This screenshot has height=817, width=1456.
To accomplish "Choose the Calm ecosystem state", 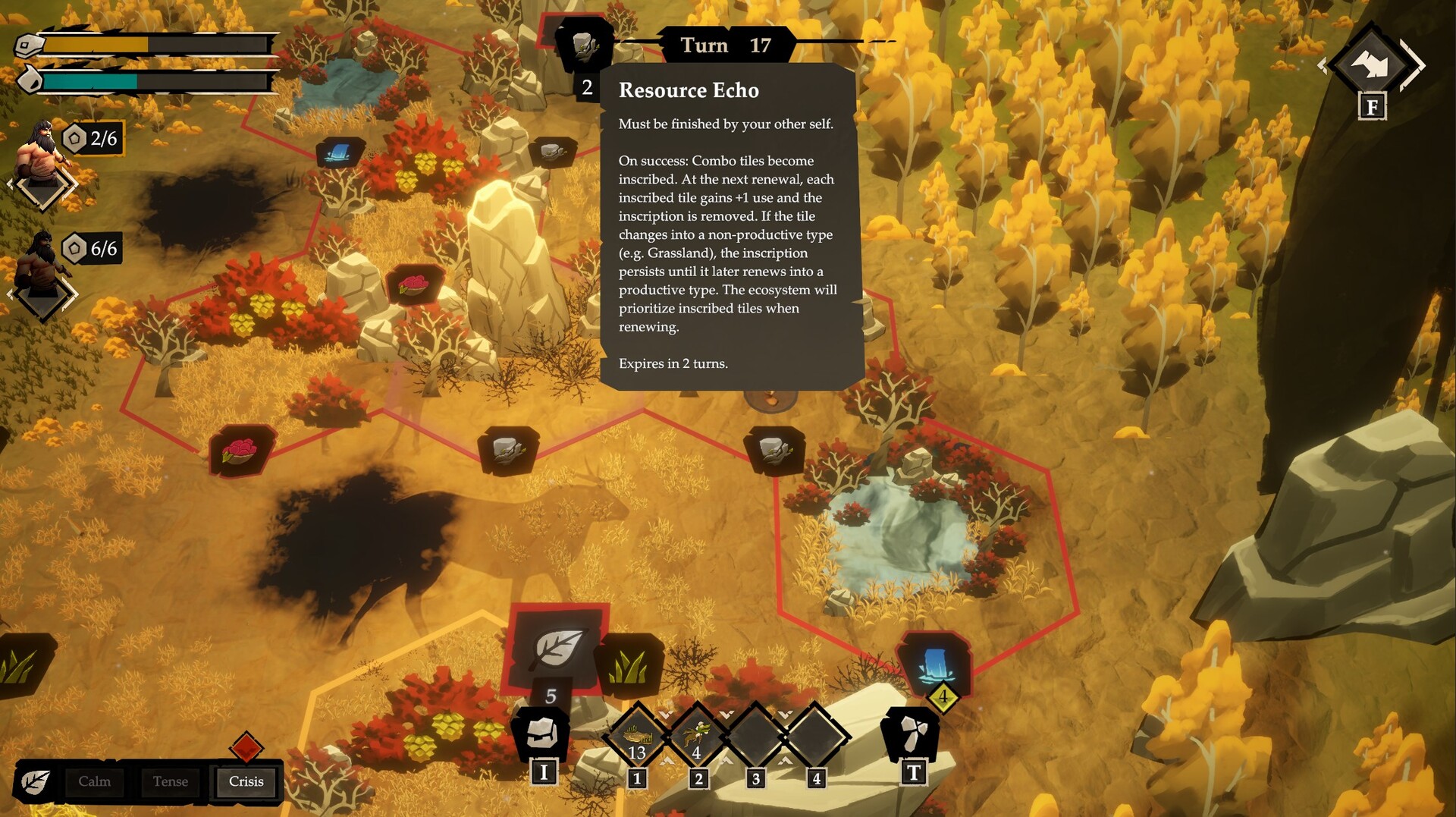I will (x=95, y=781).
